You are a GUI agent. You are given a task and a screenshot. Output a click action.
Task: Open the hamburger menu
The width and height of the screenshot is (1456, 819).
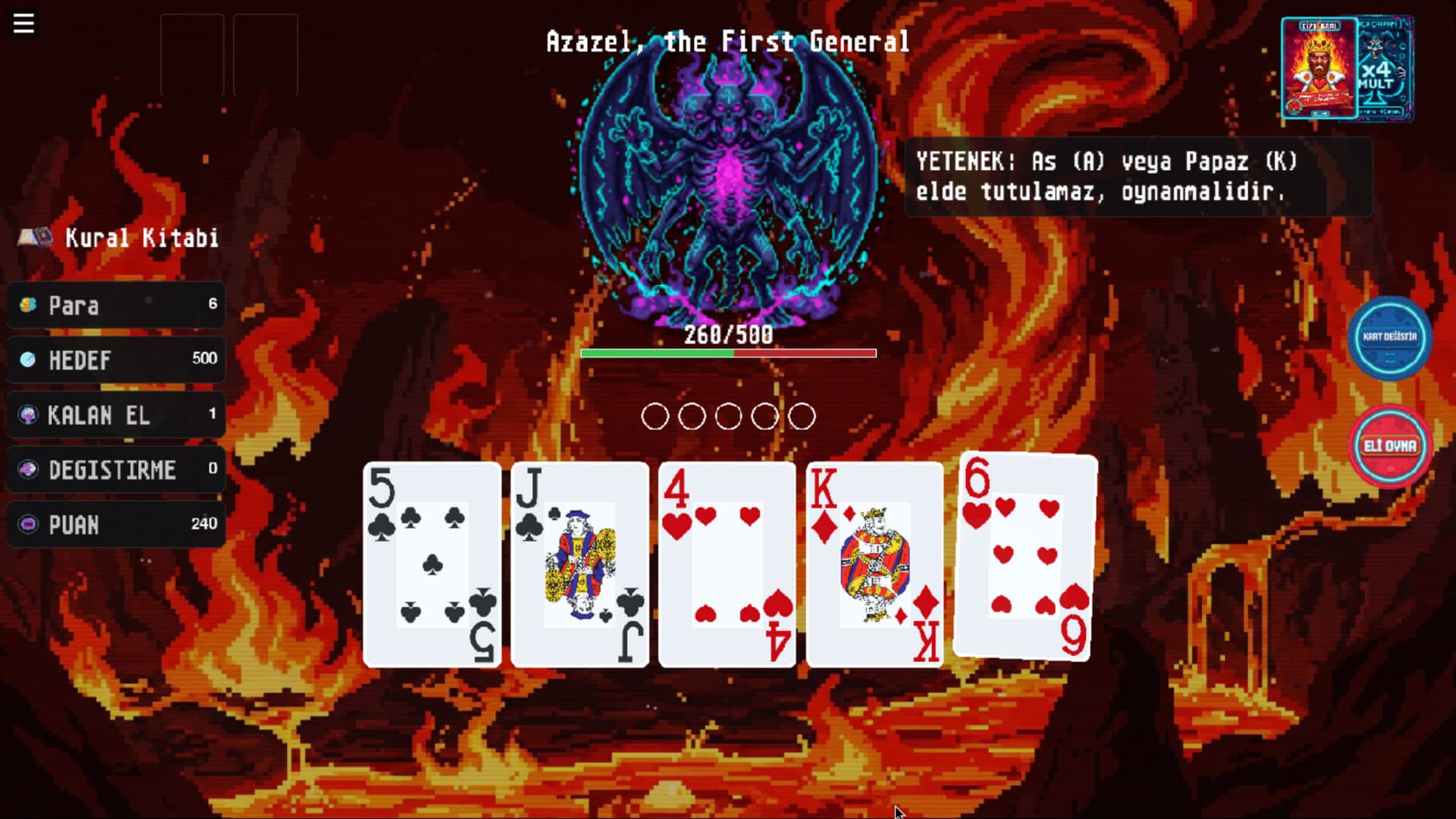click(23, 23)
